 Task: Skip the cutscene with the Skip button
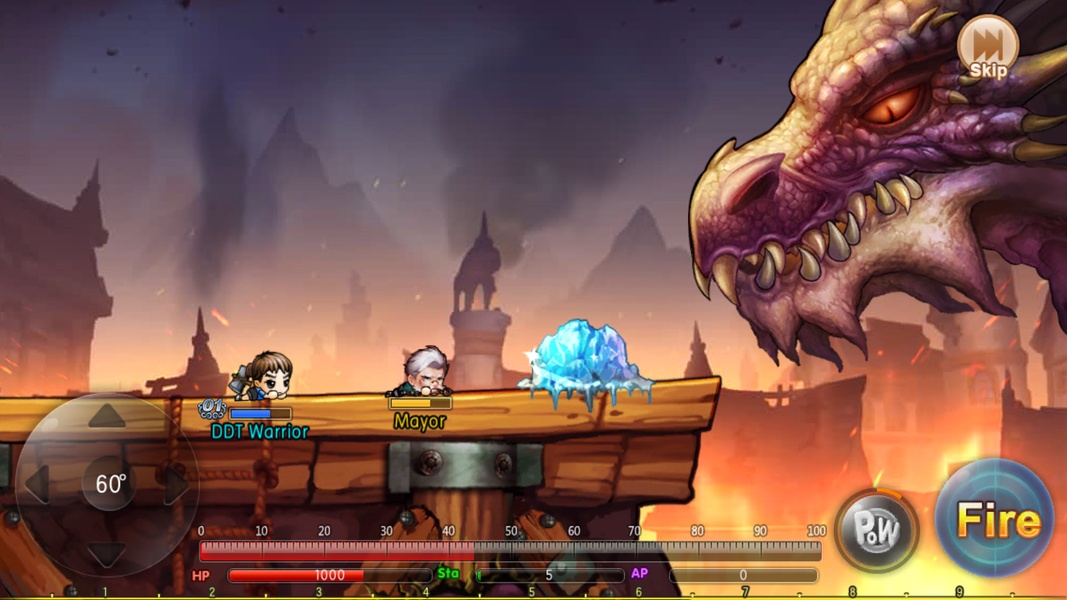(x=987, y=47)
